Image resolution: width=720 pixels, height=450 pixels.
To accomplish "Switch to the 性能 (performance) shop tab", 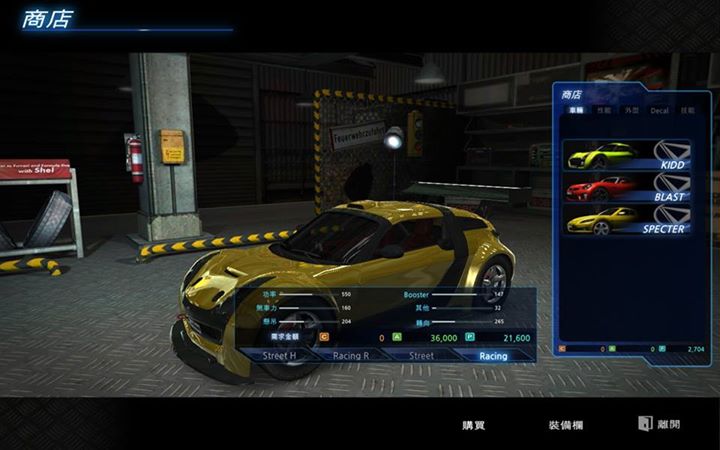I will click(603, 110).
